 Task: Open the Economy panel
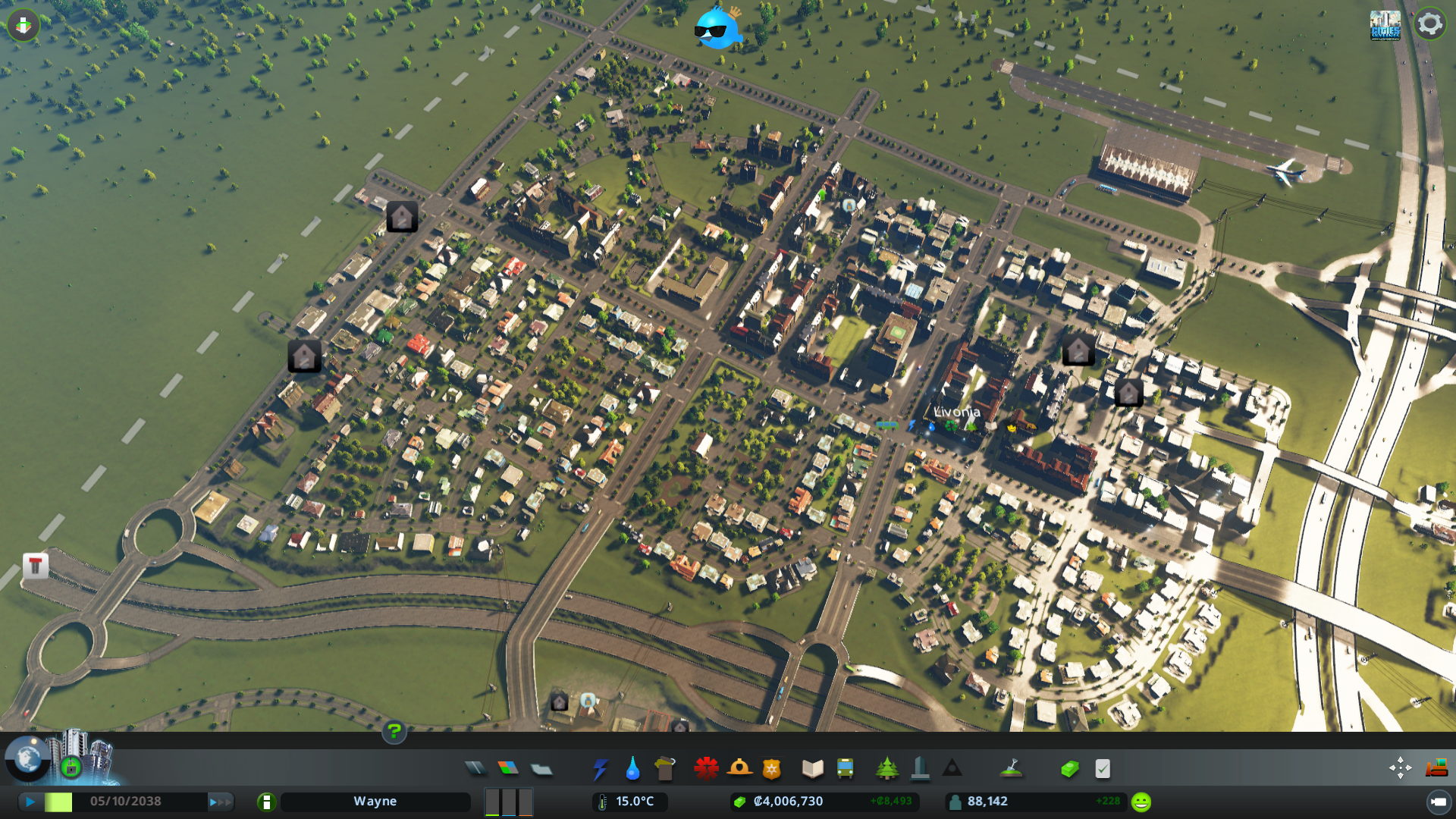(1069, 767)
